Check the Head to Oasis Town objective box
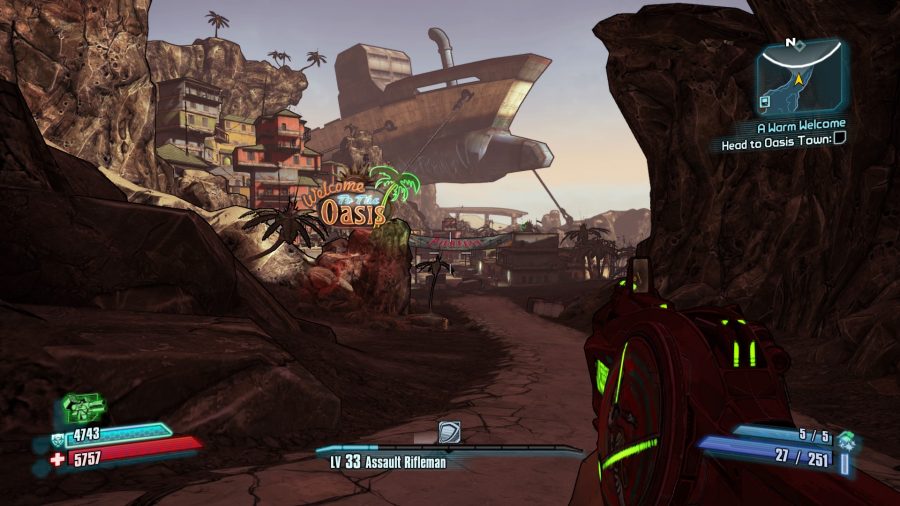900x506 pixels. point(839,143)
